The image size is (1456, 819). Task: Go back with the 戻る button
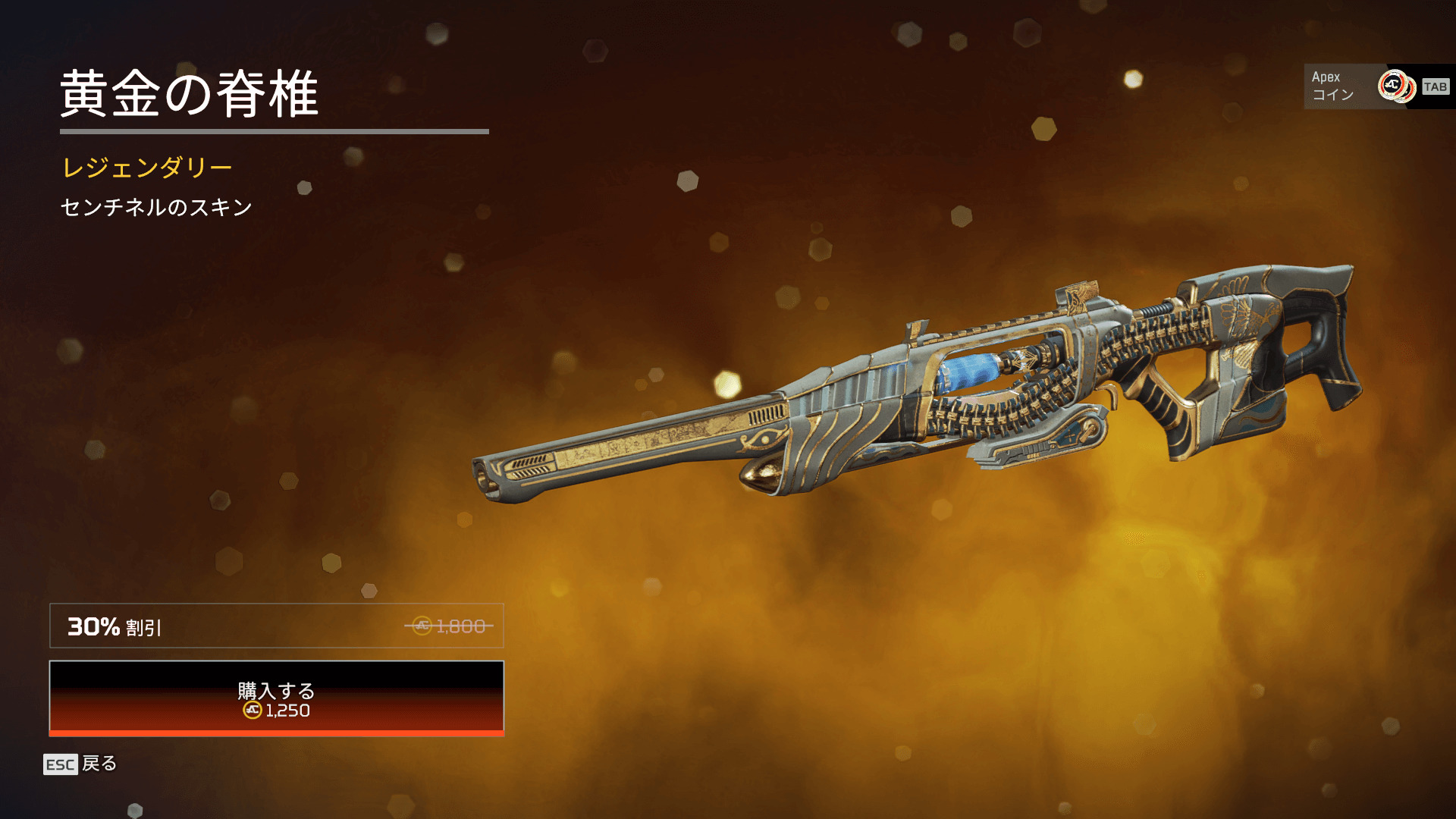tap(80, 764)
